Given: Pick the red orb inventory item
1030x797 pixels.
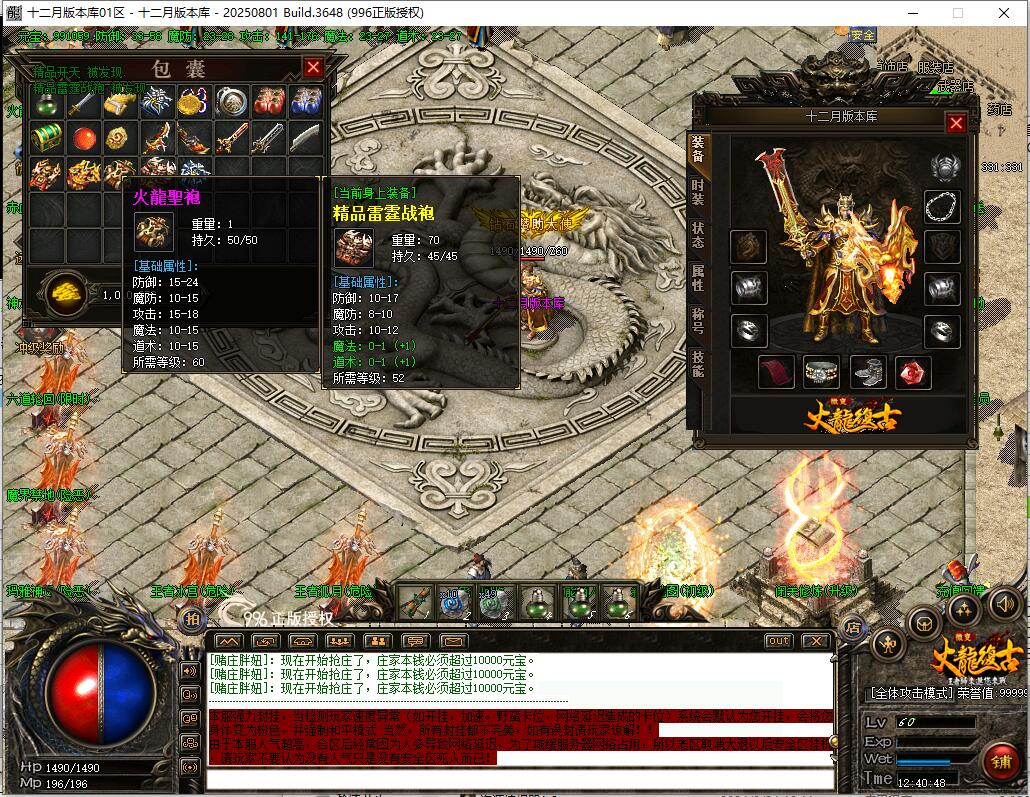Looking at the screenshot, I should 83,137.
